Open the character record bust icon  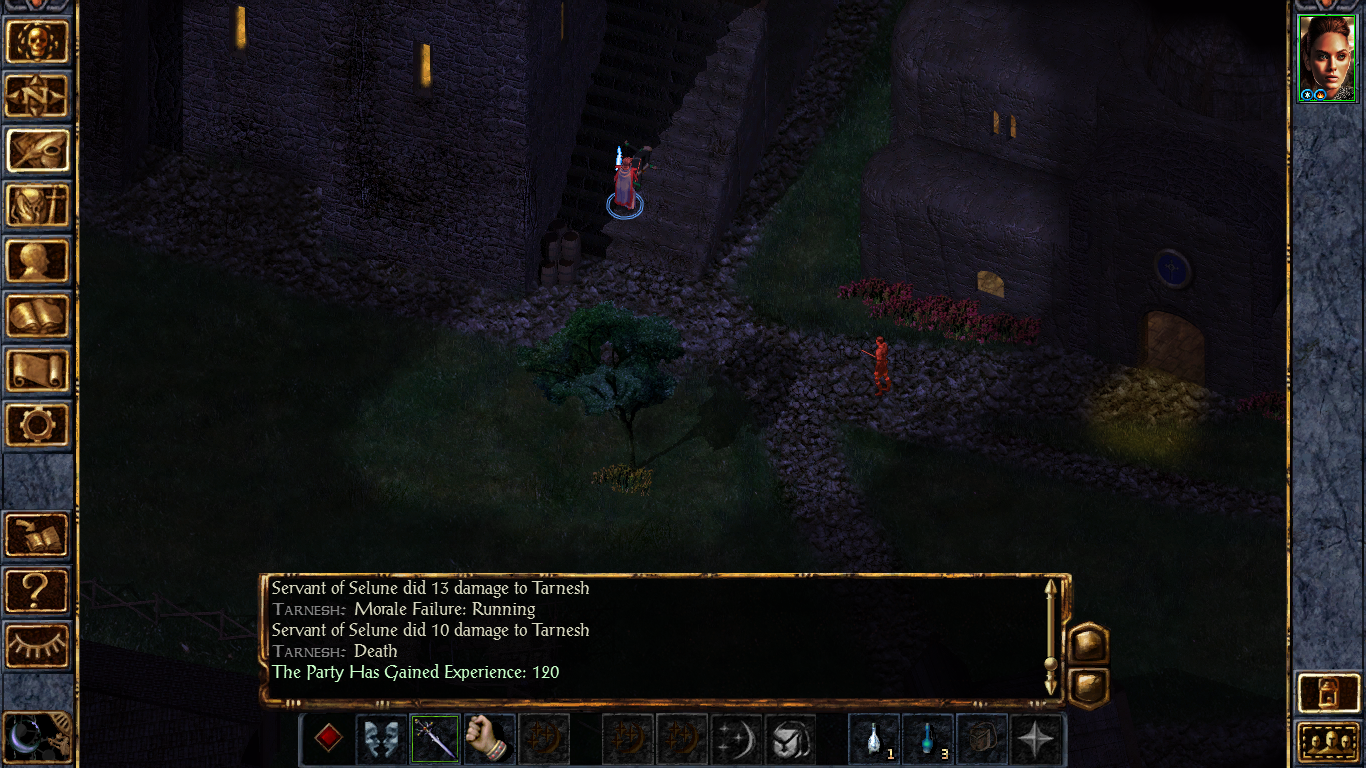coord(38,261)
